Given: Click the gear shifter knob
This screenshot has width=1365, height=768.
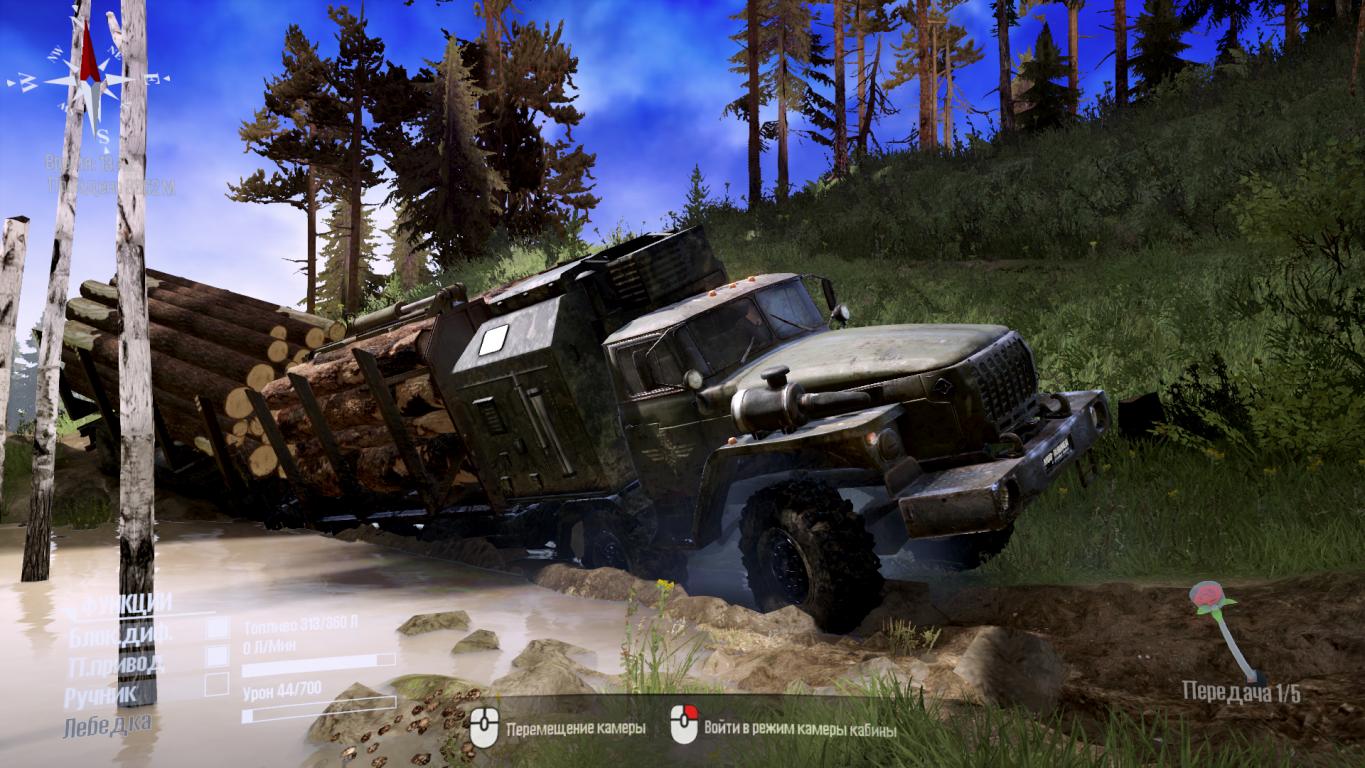Looking at the screenshot, I should (1208, 597).
